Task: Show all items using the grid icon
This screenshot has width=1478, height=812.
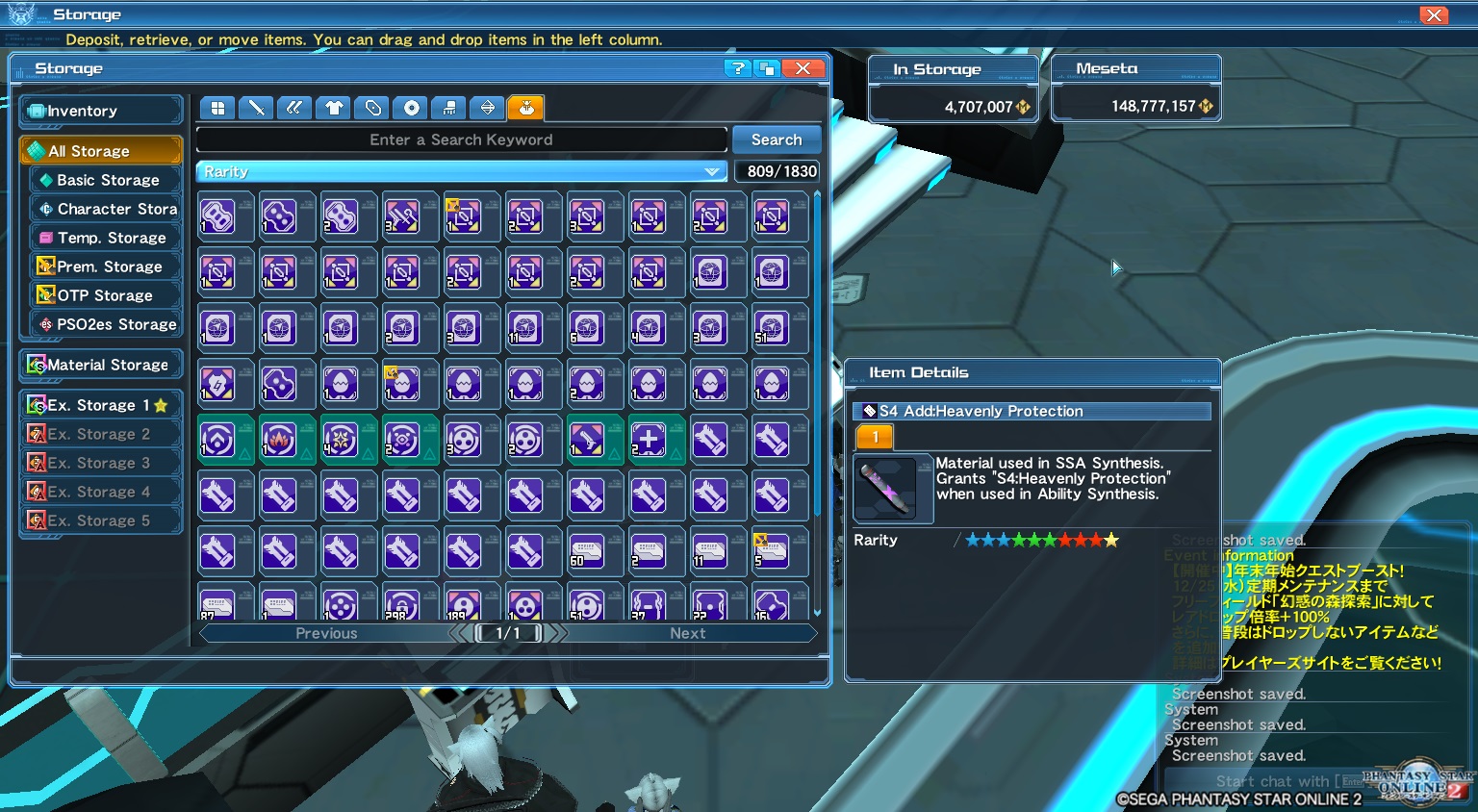Action: coord(217,108)
